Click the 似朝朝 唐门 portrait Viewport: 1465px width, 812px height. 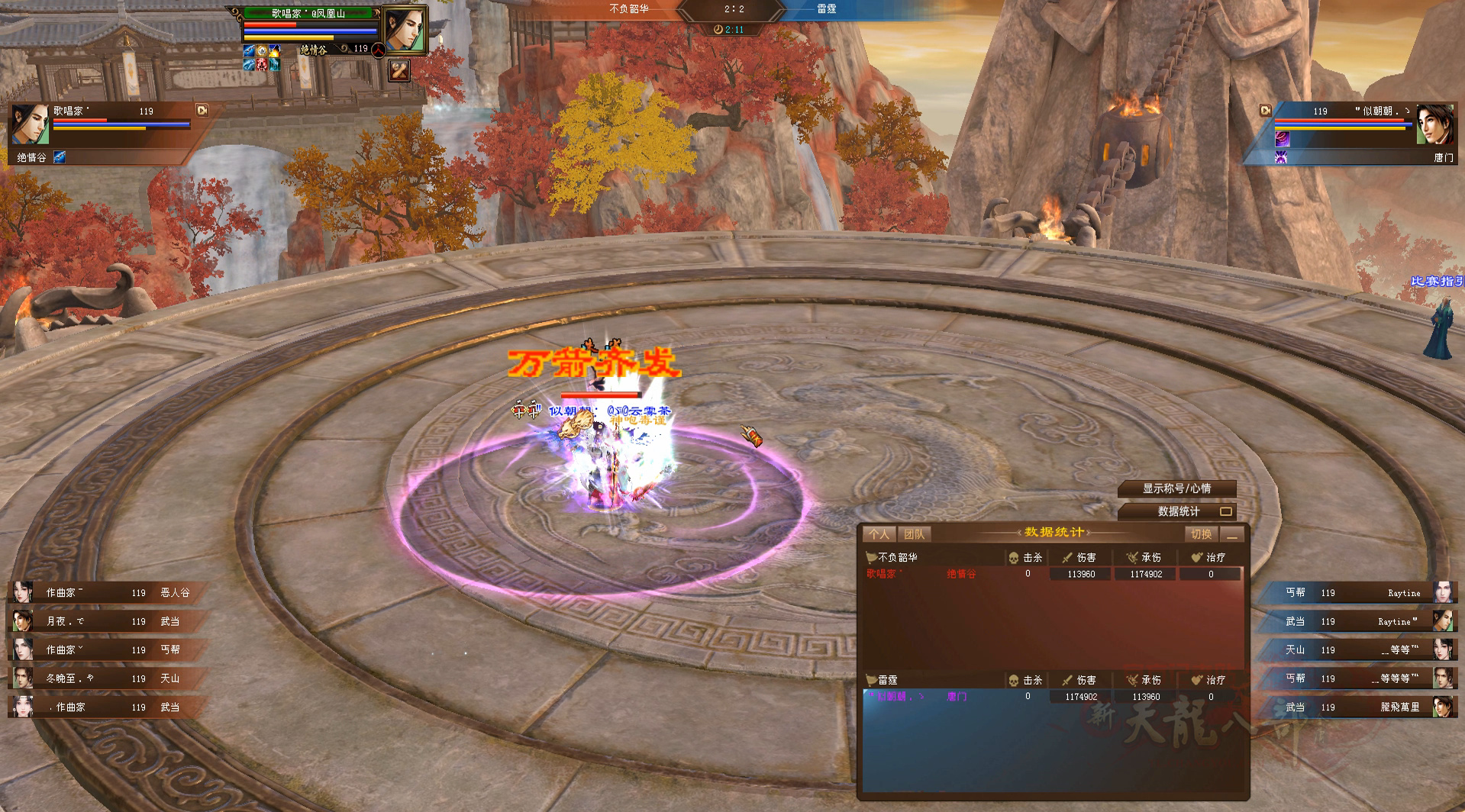coord(1434,124)
